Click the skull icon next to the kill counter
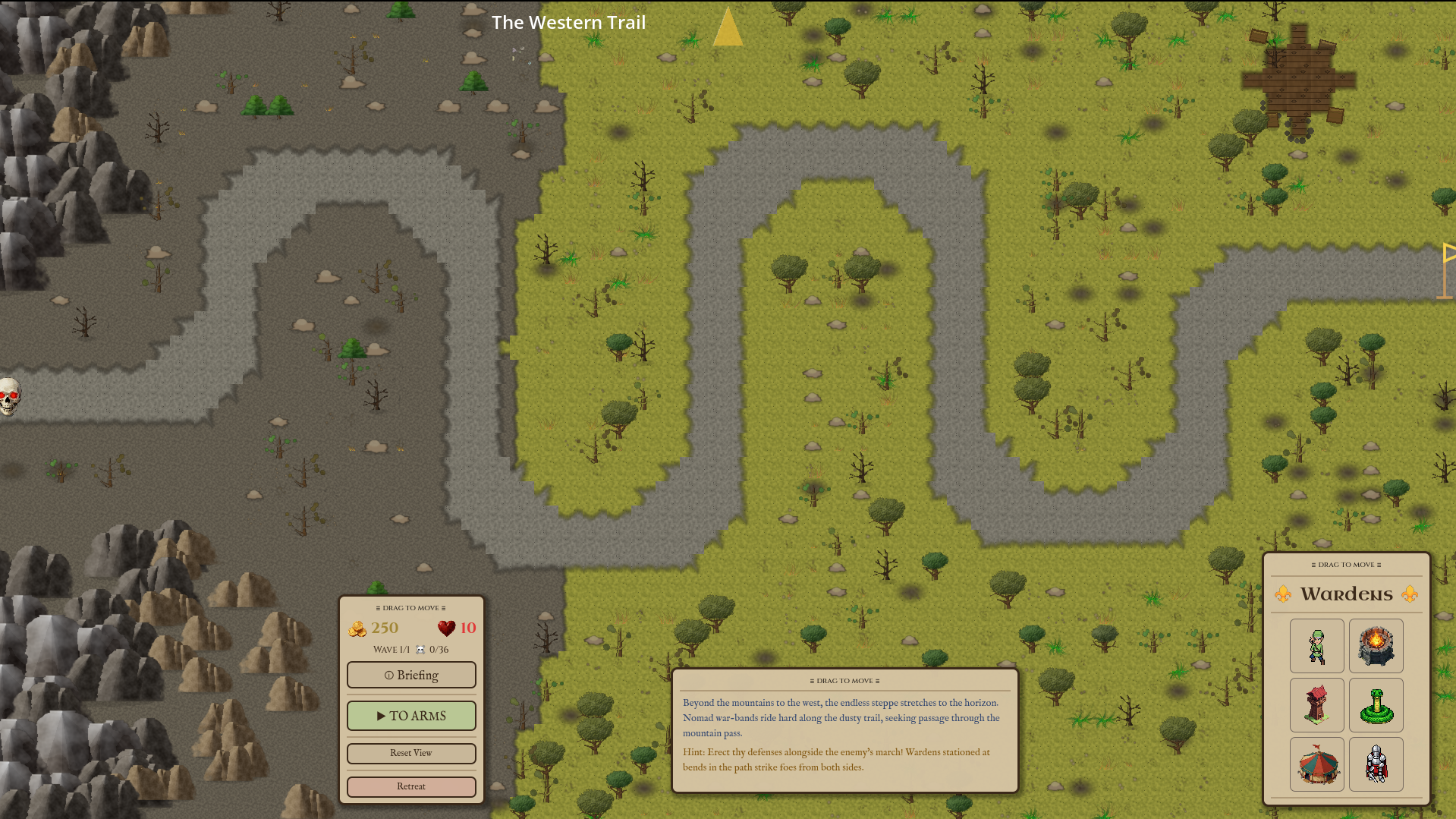The image size is (1456, 819). click(x=420, y=649)
